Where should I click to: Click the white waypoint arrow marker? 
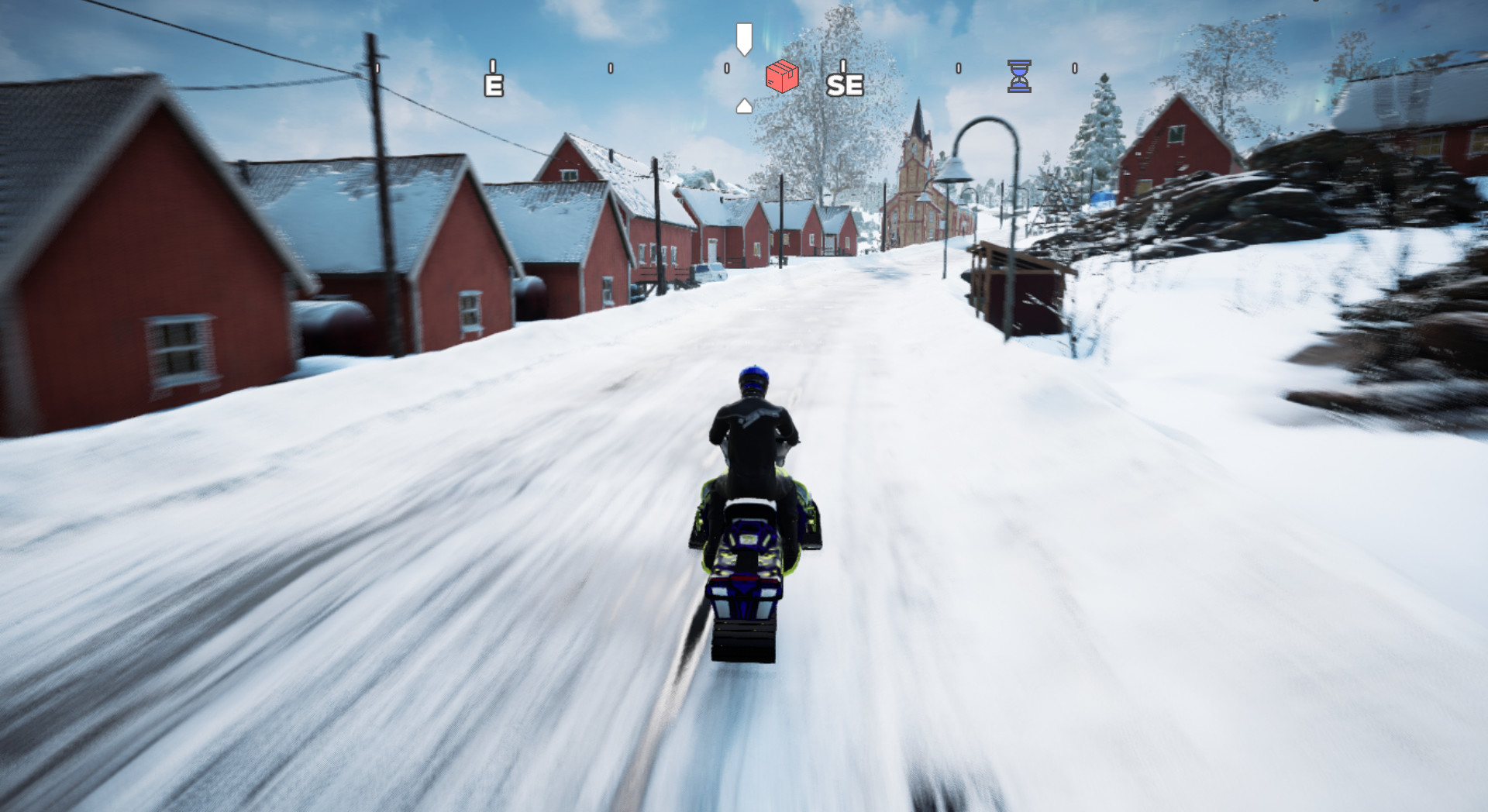(x=743, y=37)
